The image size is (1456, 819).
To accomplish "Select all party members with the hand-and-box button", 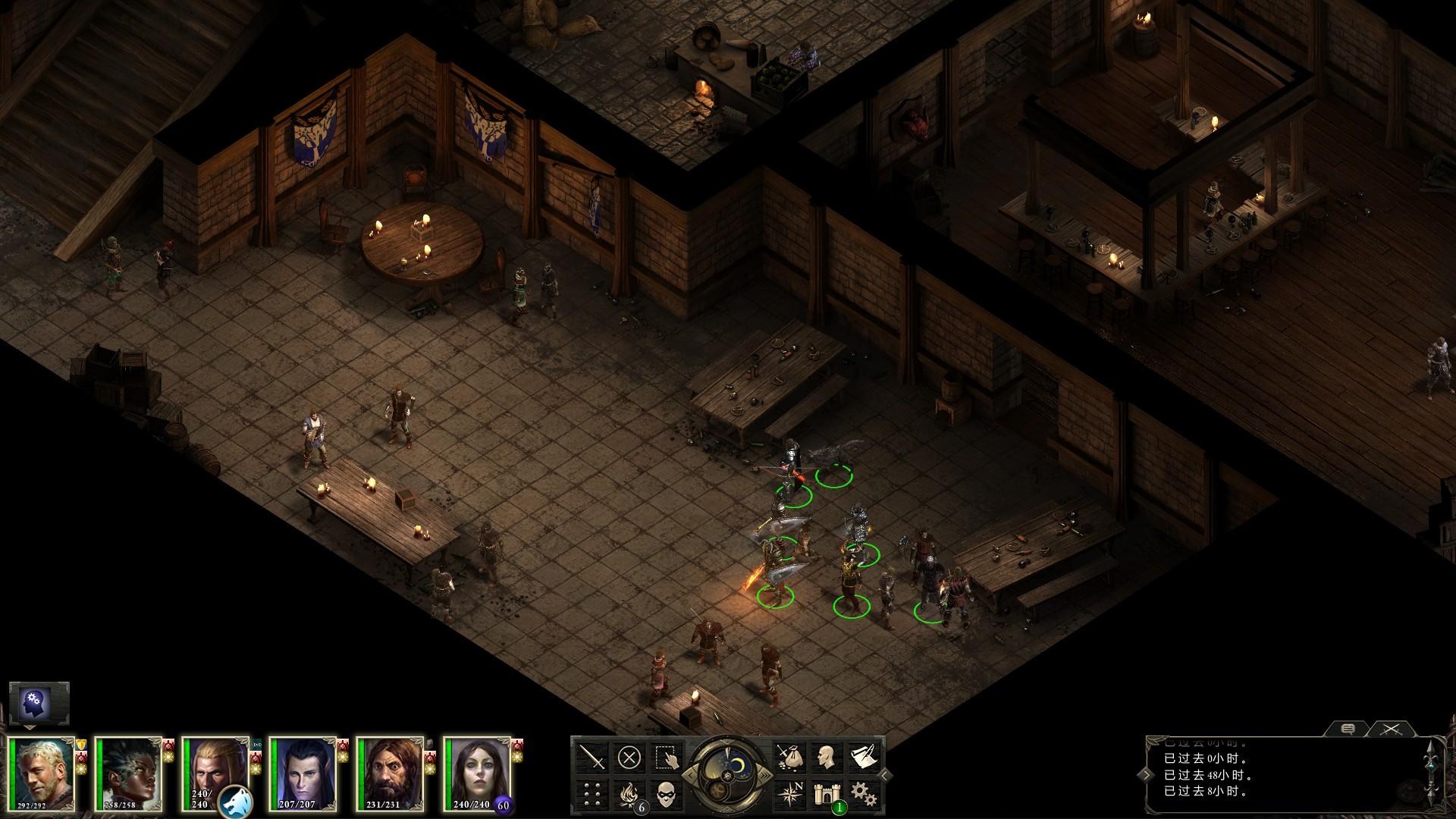I will coord(666,757).
